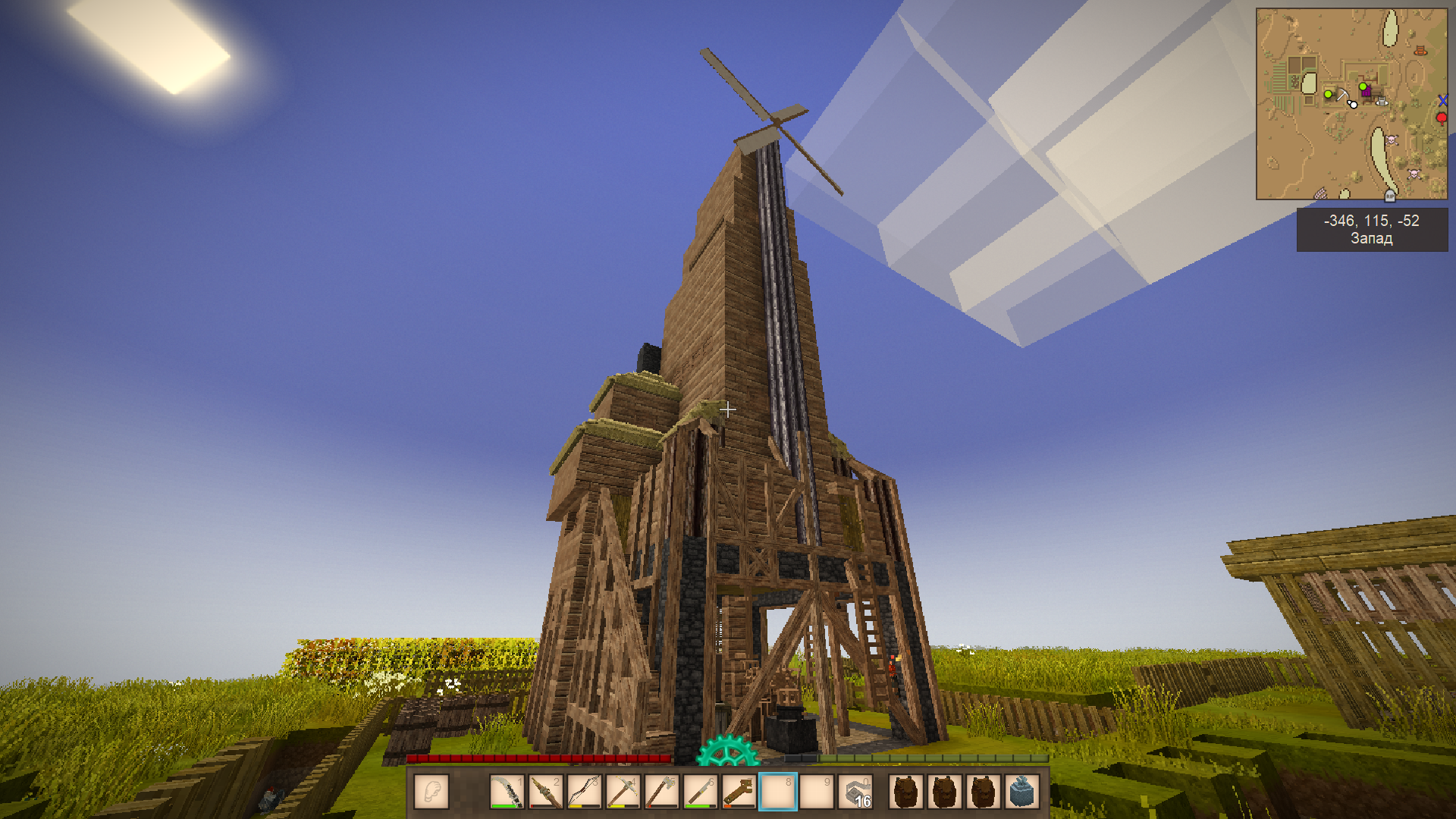
Task: Select the purple house marker on minimap
Action: click(1367, 92)
